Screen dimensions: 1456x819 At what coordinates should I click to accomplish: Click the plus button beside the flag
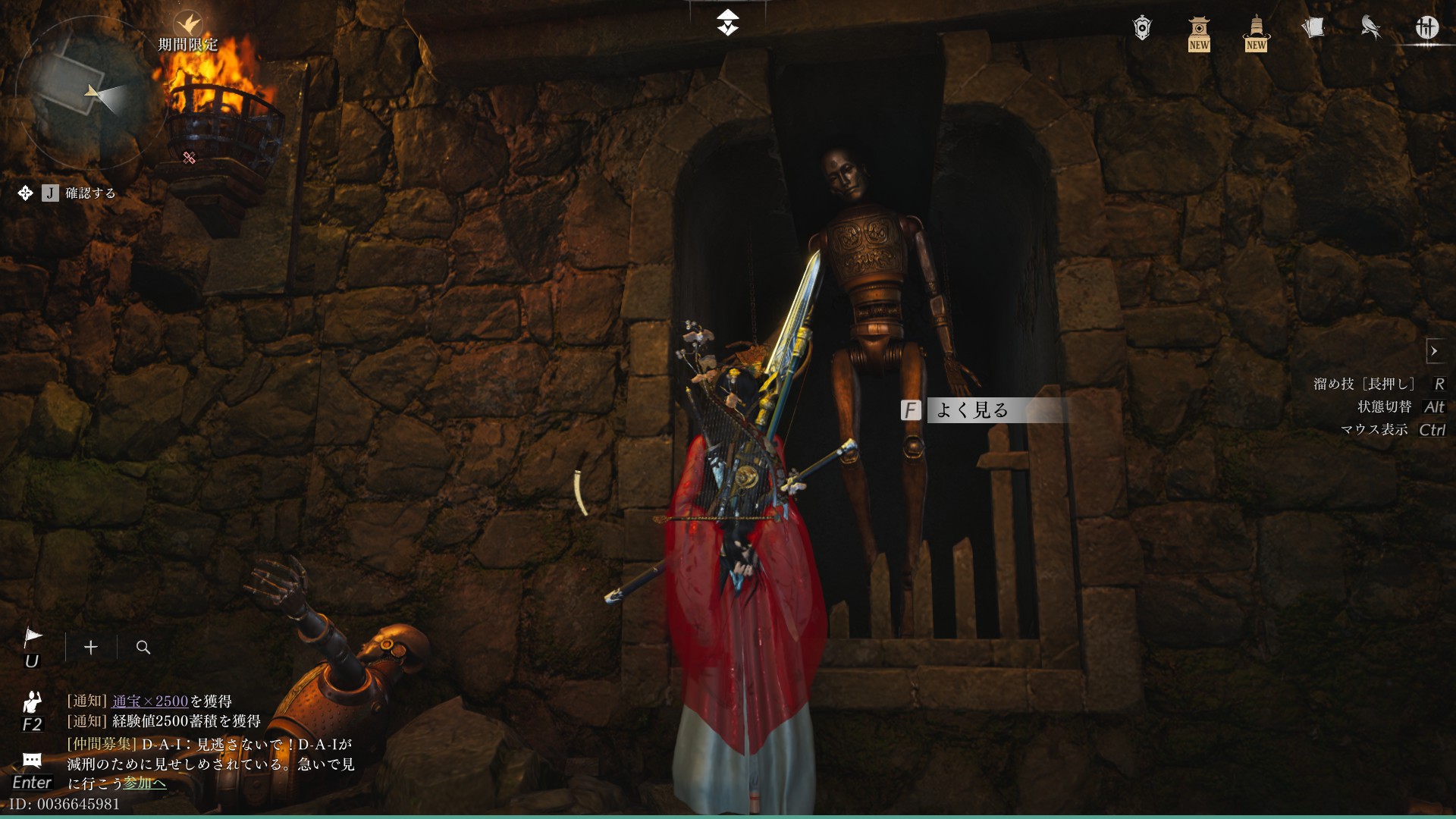pyautogui.click(x=91, y=647)
